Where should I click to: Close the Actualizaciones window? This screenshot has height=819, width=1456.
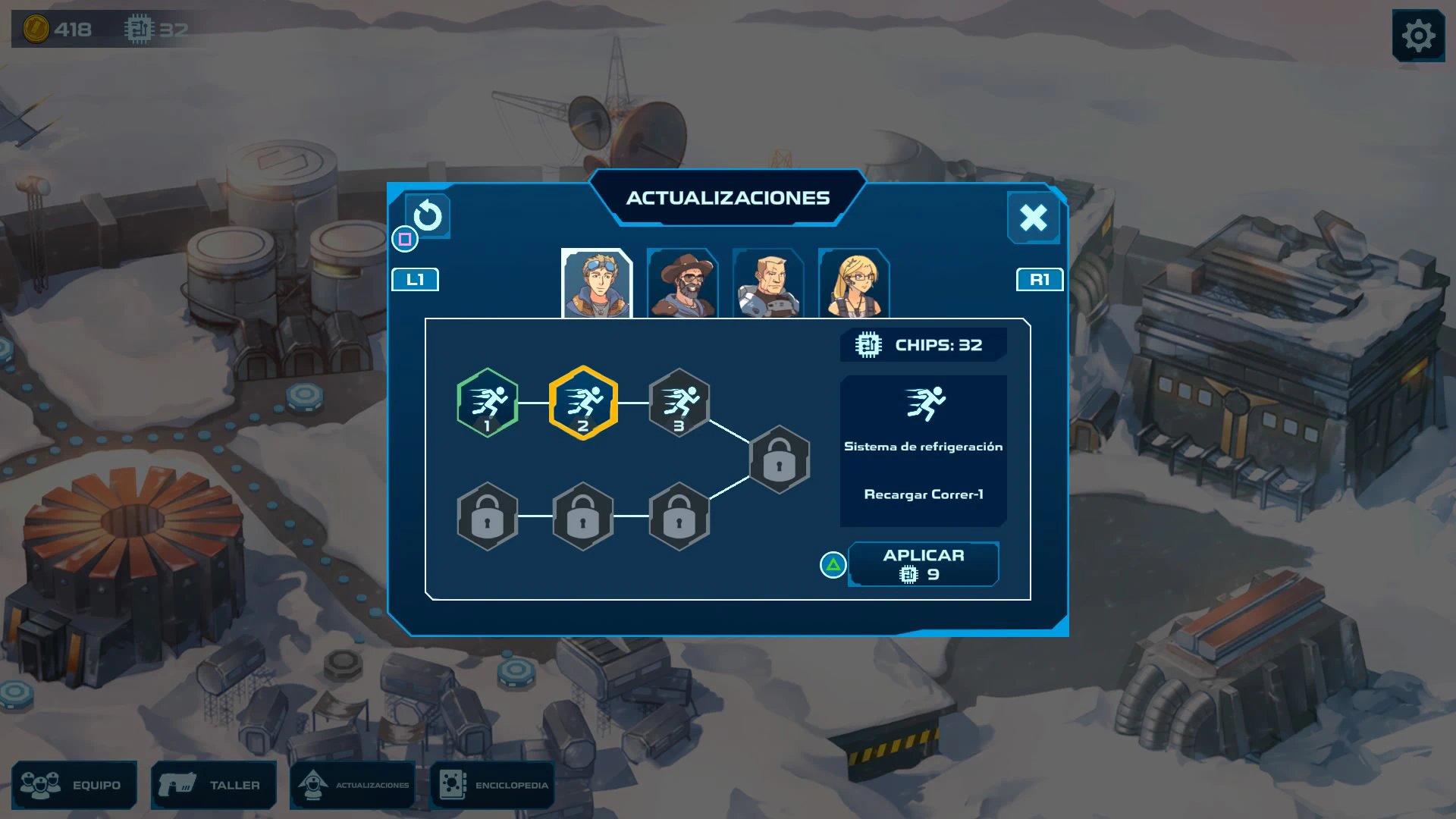click(x=1033, y=218)
